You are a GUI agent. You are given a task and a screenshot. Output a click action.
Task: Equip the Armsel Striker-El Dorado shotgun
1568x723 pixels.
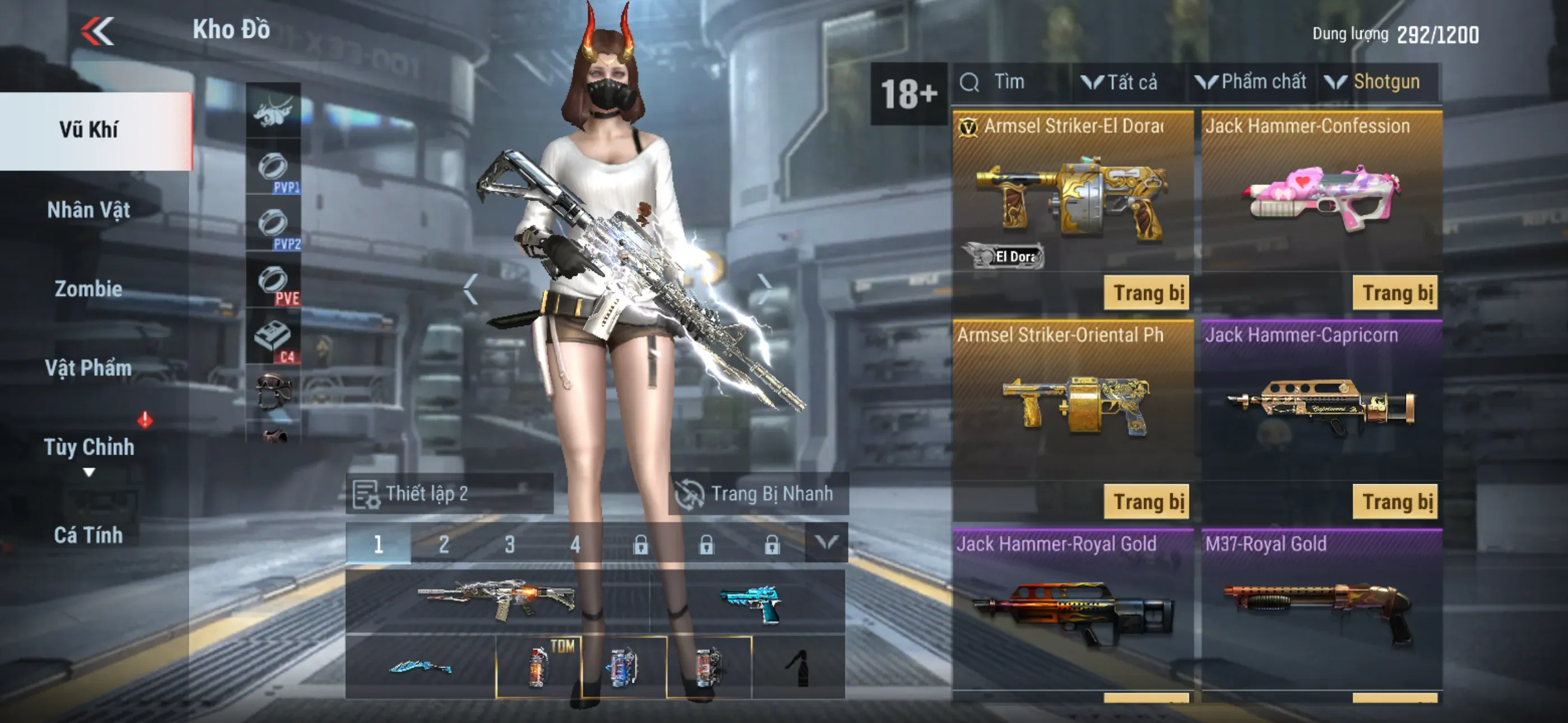[x=1146, y=293]
